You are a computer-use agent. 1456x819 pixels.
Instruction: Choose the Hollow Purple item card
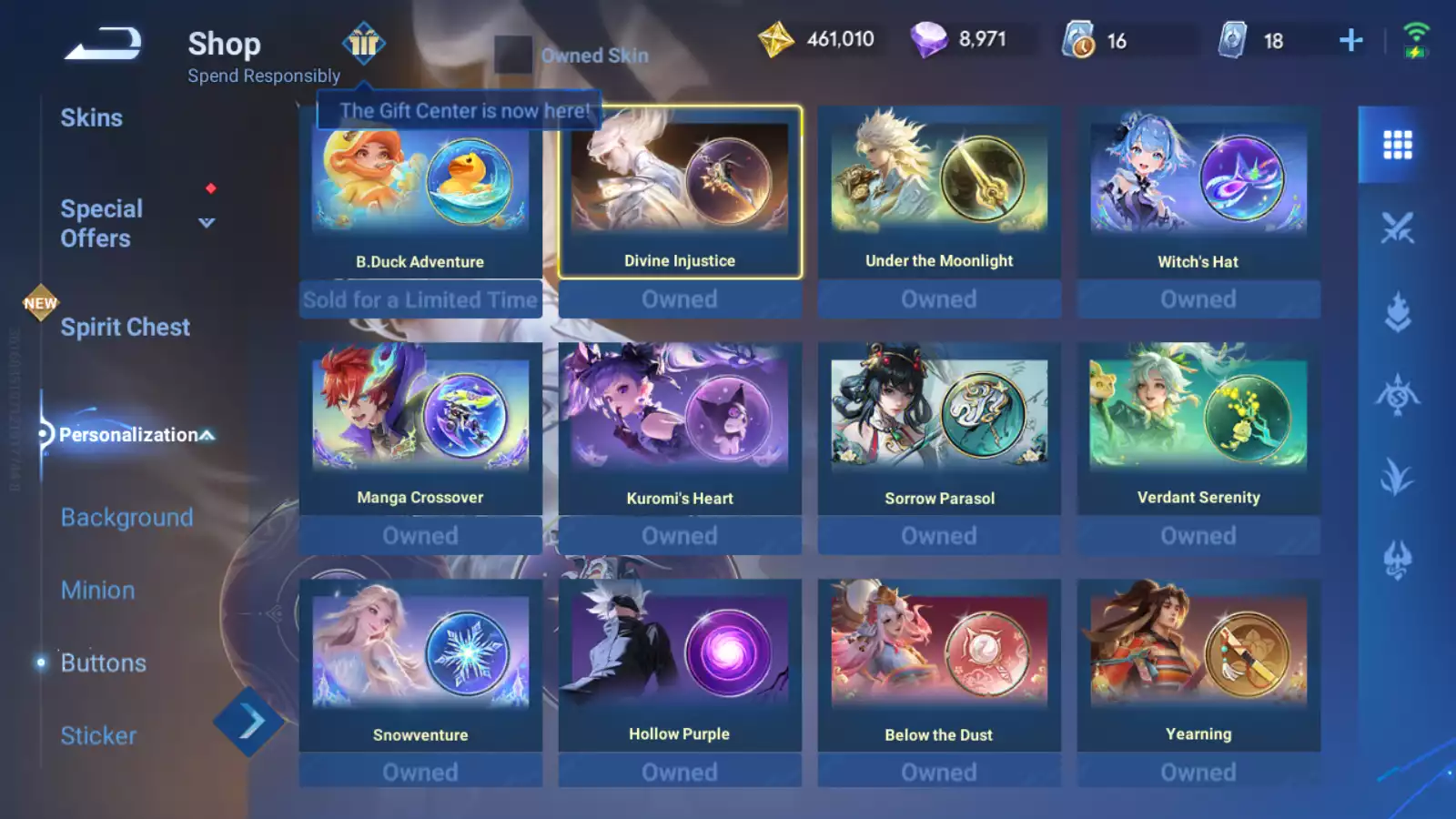pyautogui.click(x=680, y=665)
